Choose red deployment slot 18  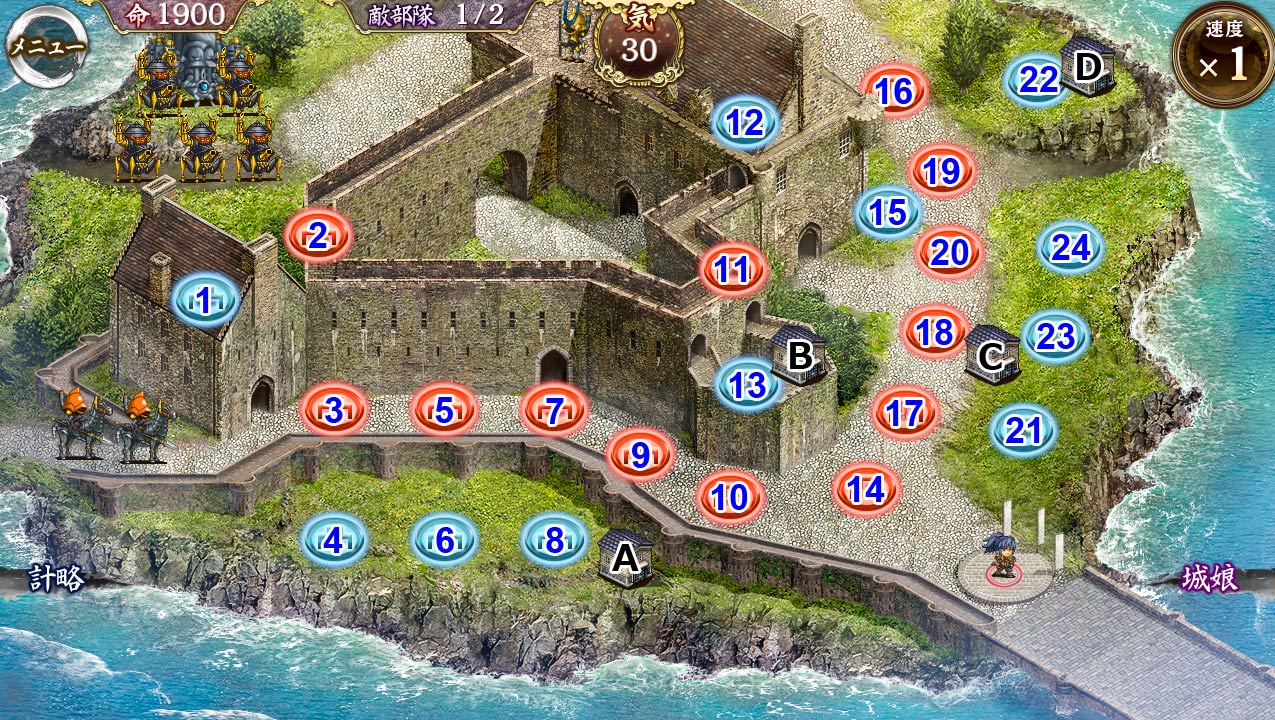[935, 332]
